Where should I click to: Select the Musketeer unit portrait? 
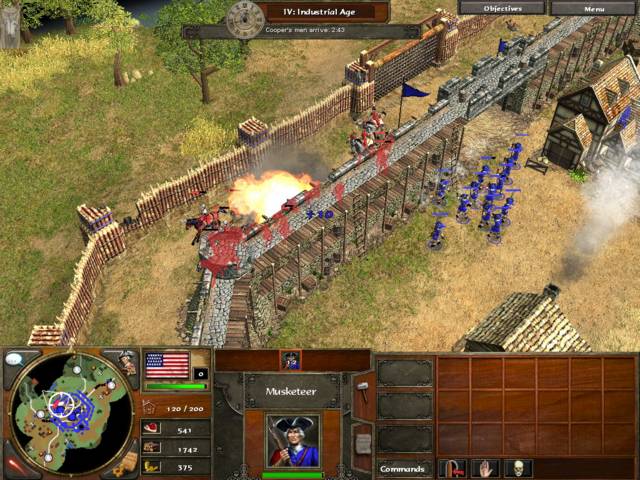pyautogui.click(x=293, y=440)
